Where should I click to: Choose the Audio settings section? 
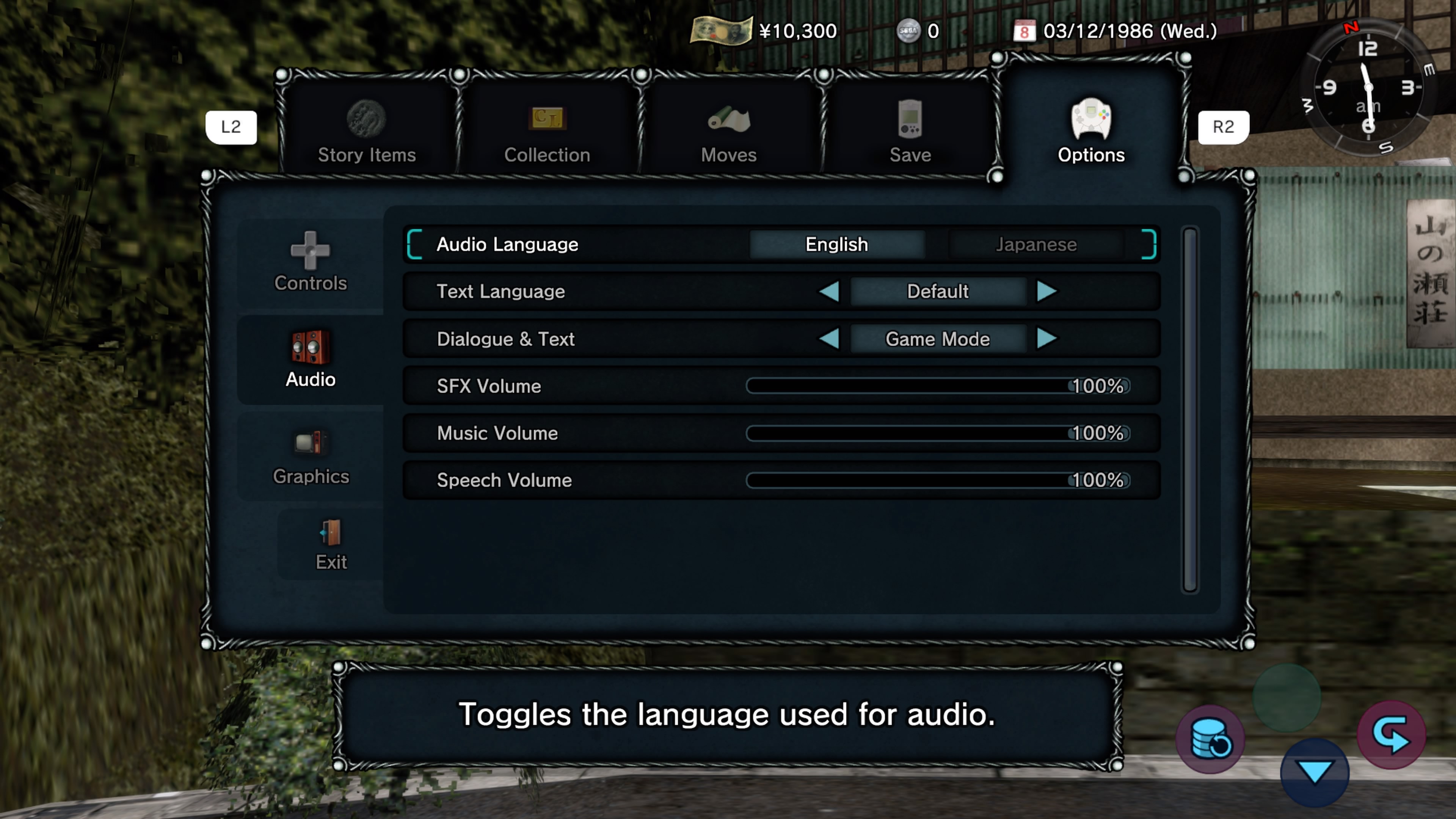point(310,359)
